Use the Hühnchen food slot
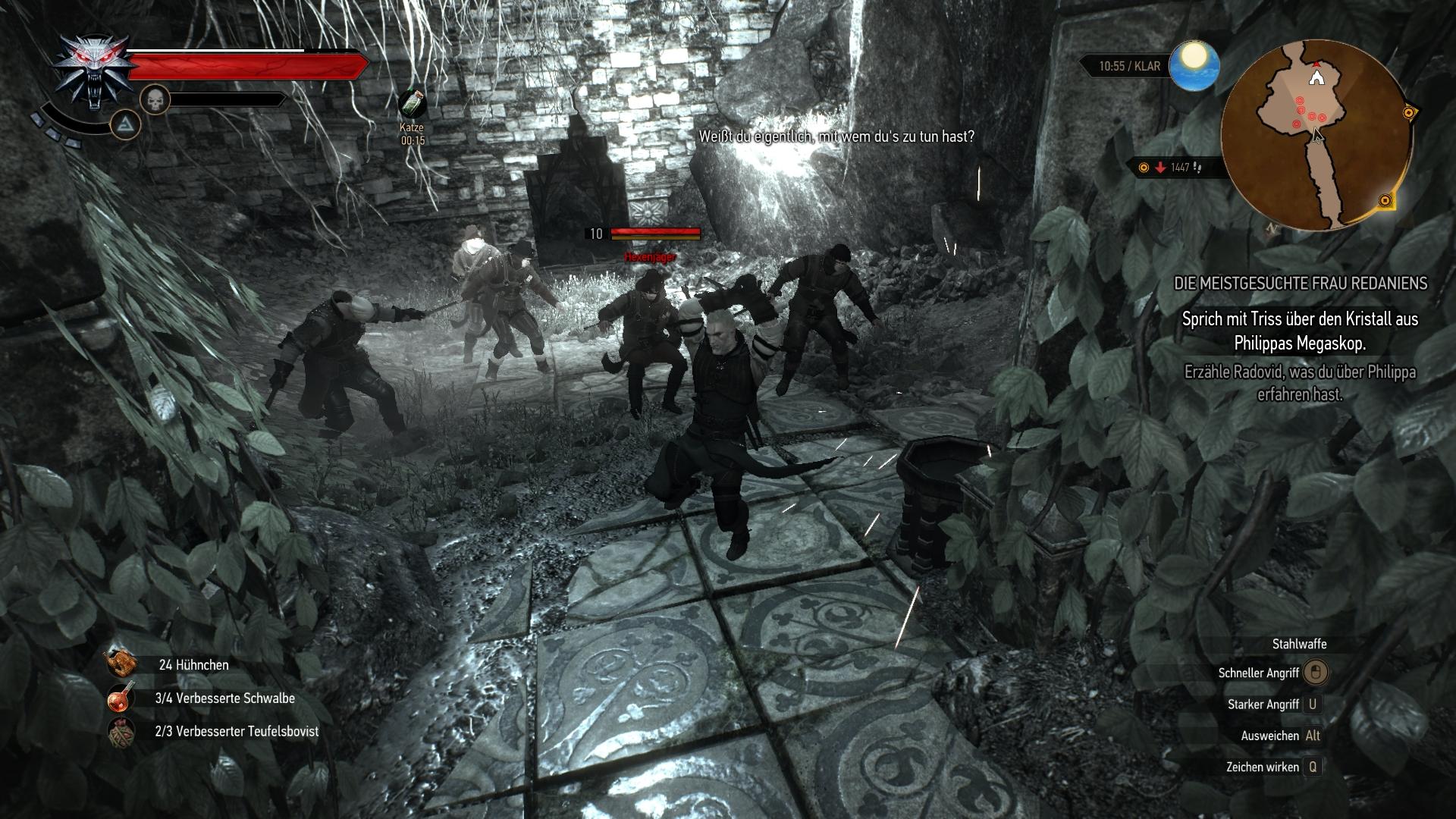The width and height of the screenshot is (1456, 819). [x=121, y=664]
